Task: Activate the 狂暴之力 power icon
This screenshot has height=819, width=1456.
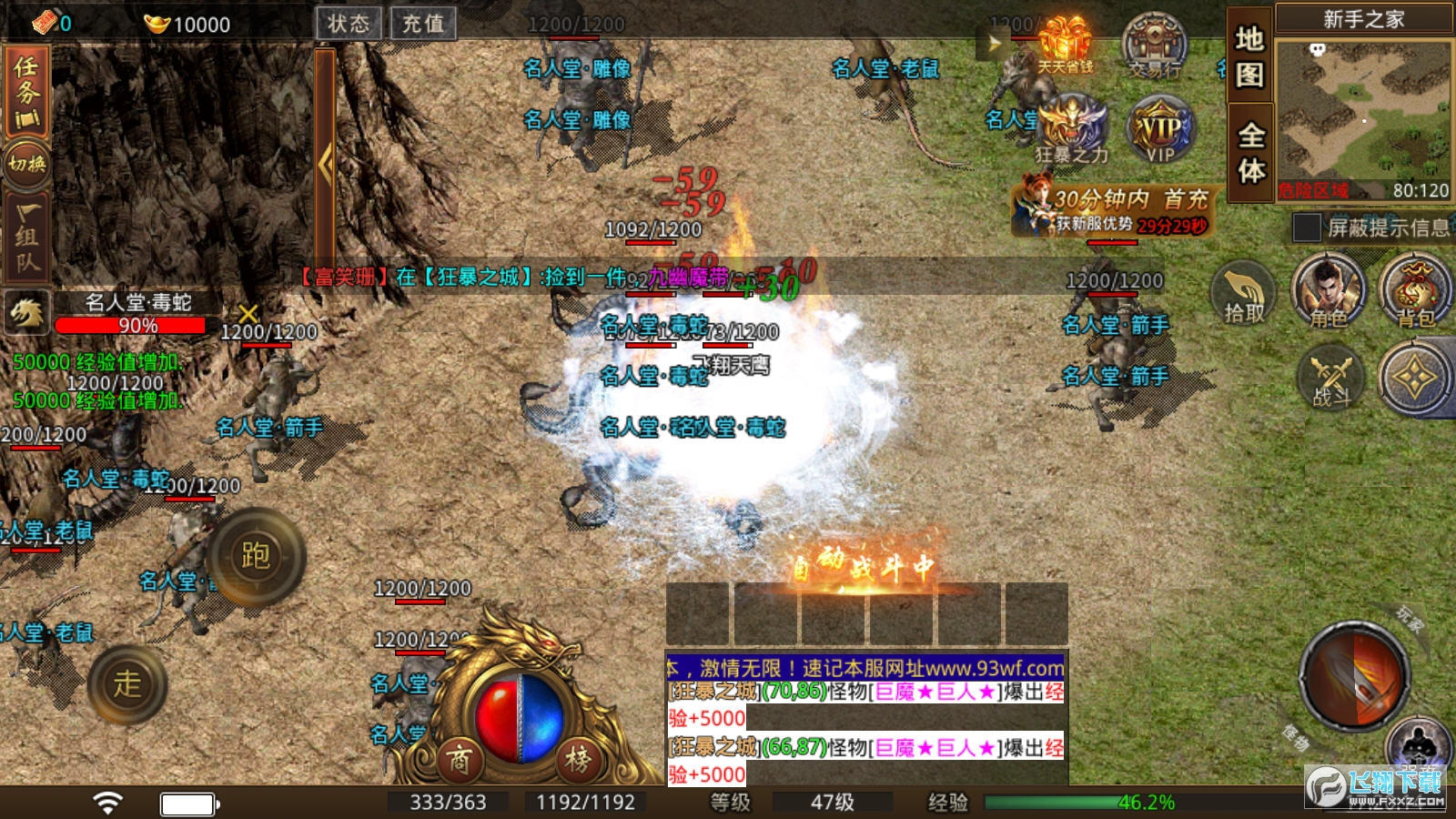Action: [1072, 127]
